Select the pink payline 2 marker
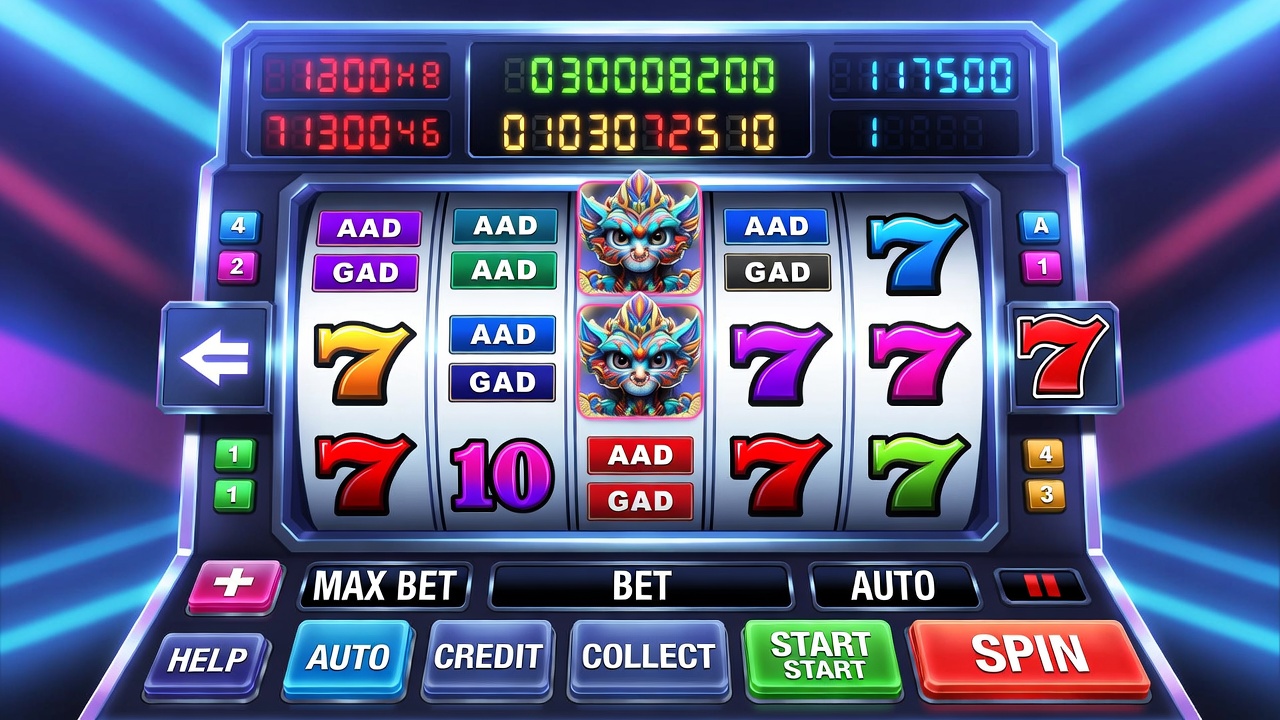Viewport: 1280px width, 720px height. (238, 267)
